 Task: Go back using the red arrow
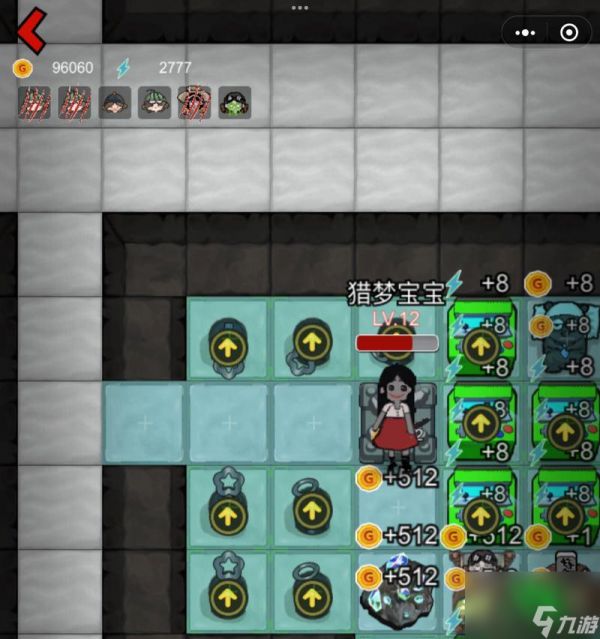point(30,30)
